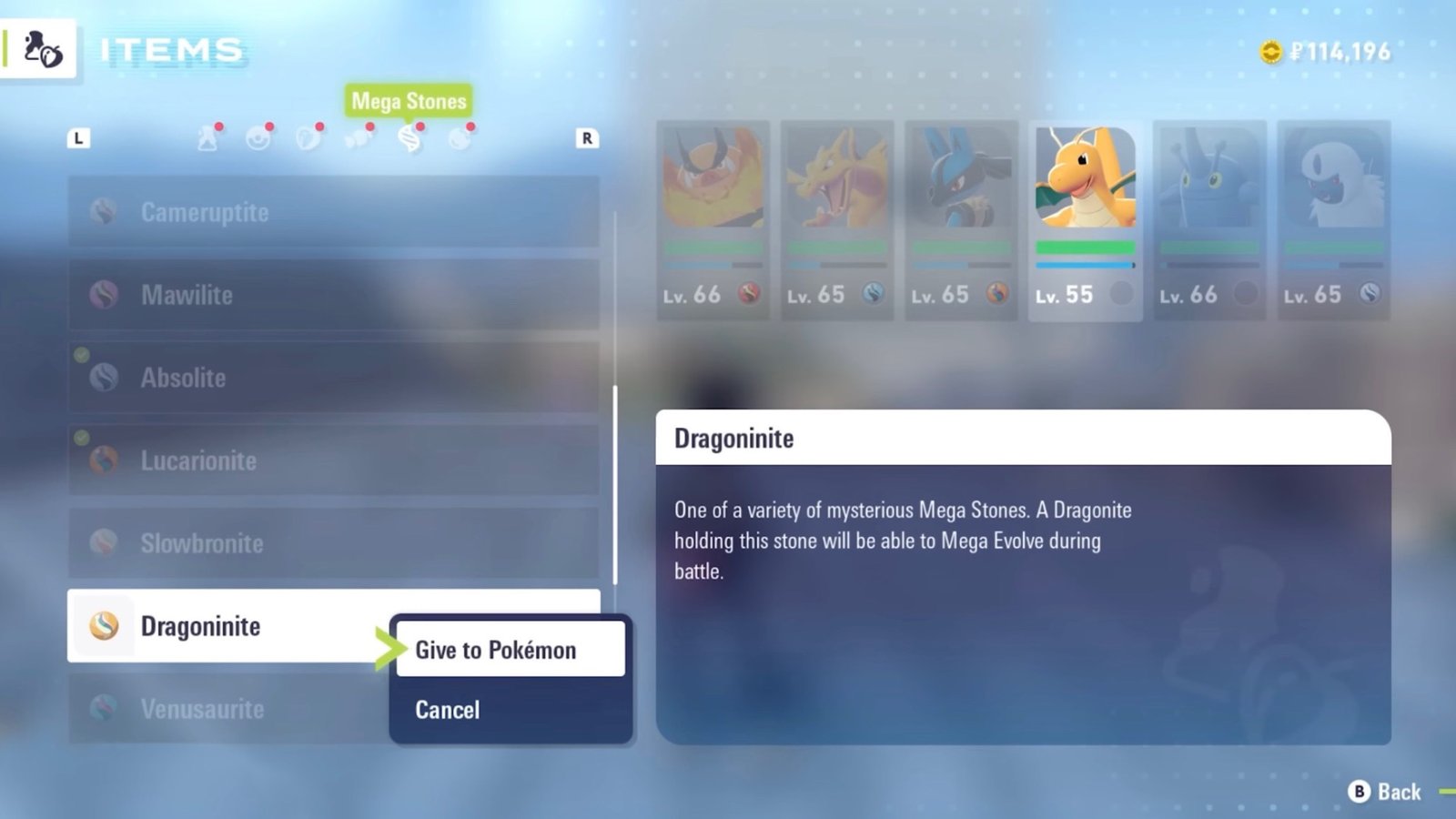The image size is (1456, 819).
Task: Open the Poké Ball item tab
Action: (258, 138)
